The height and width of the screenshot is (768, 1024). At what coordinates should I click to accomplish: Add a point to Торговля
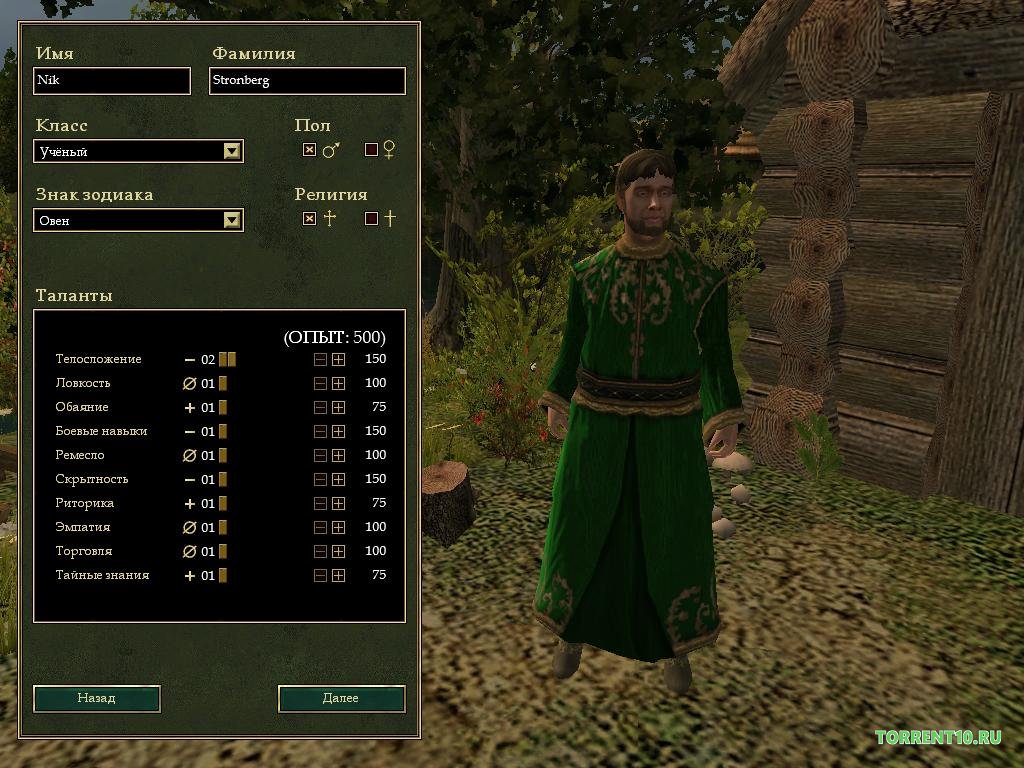pyautogui.click(x=339, y=551)
